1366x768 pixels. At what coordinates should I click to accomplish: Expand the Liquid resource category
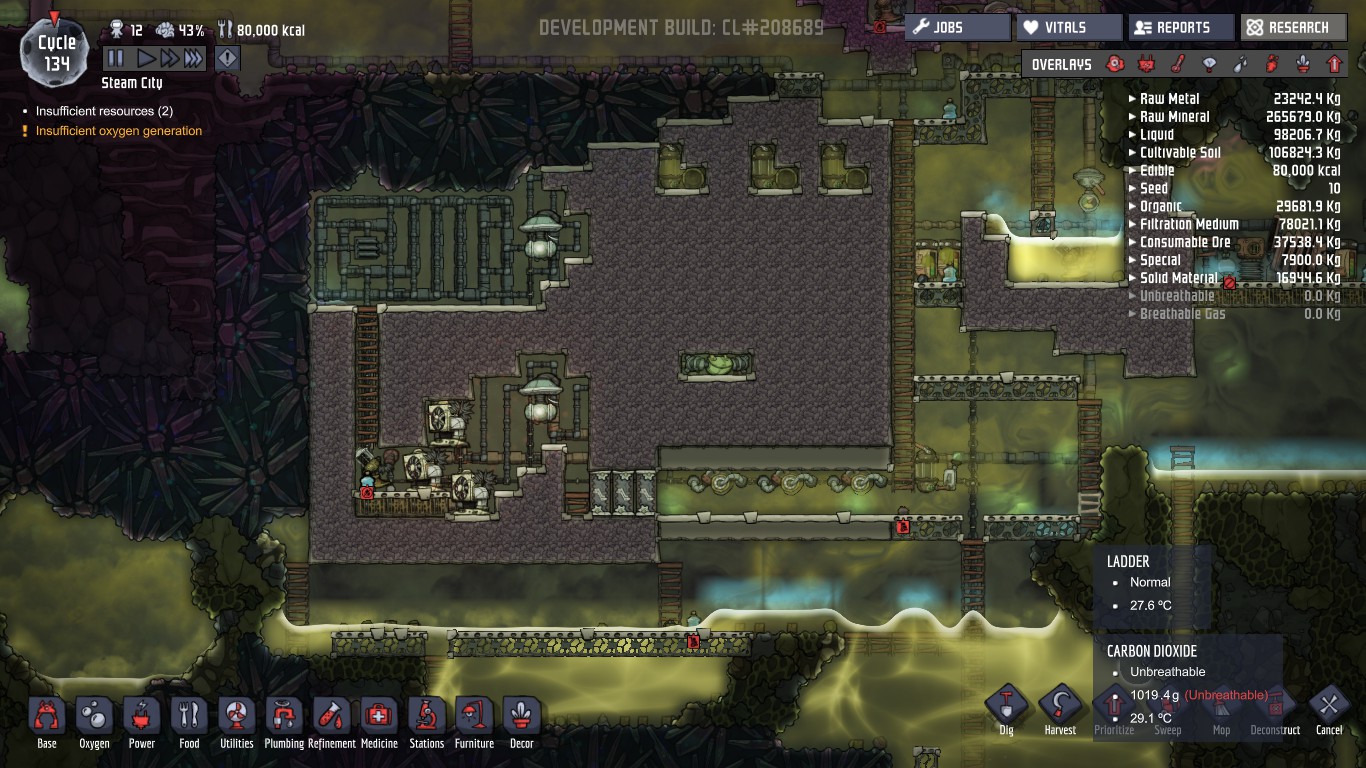click(1156, 135)
